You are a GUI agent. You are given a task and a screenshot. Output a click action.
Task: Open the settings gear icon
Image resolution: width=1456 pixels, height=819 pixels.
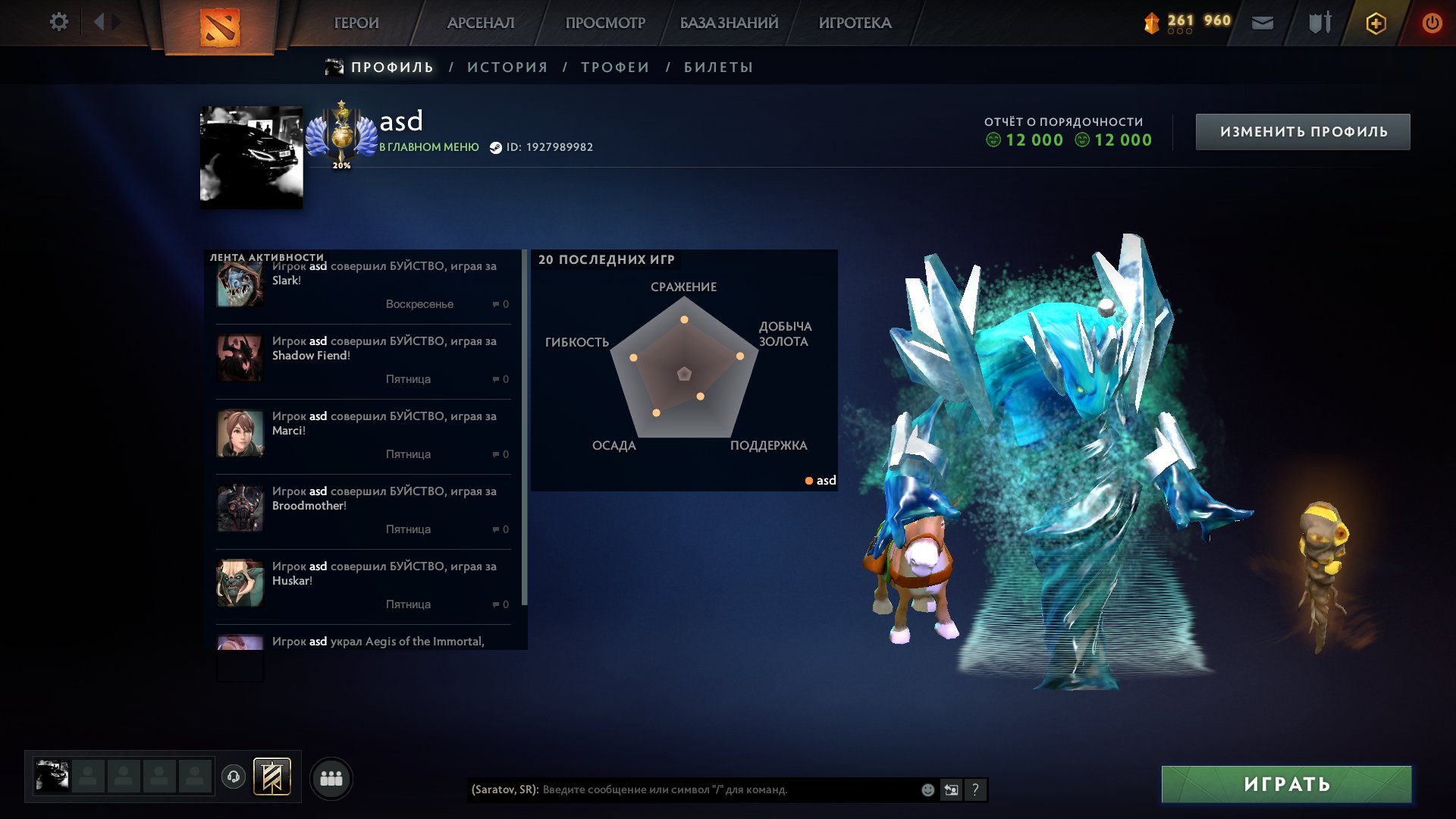click(58, 22)
